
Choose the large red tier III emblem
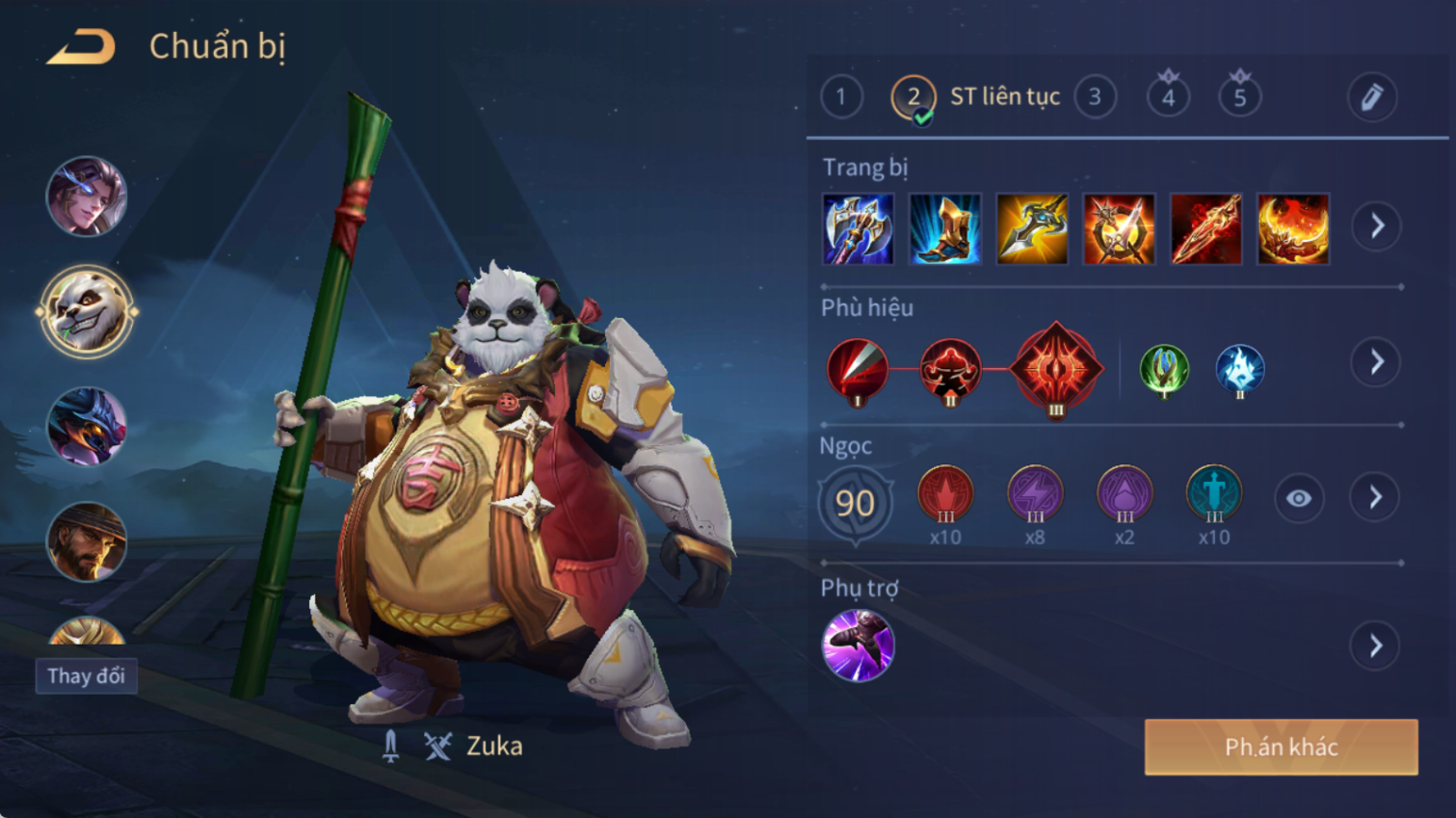1056,368
